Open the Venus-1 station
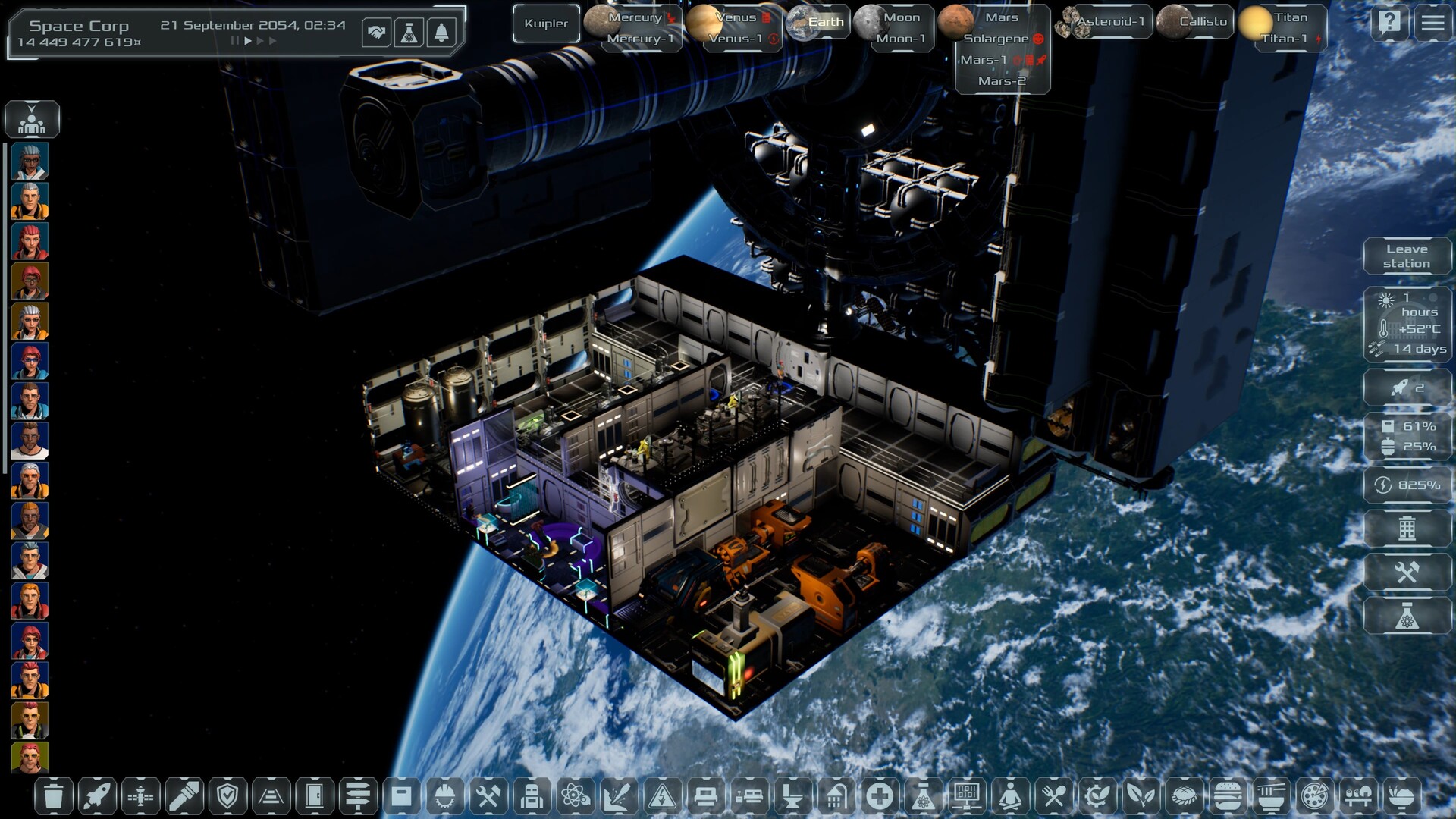The image size is (1456, 819). [x=736, y=39]
